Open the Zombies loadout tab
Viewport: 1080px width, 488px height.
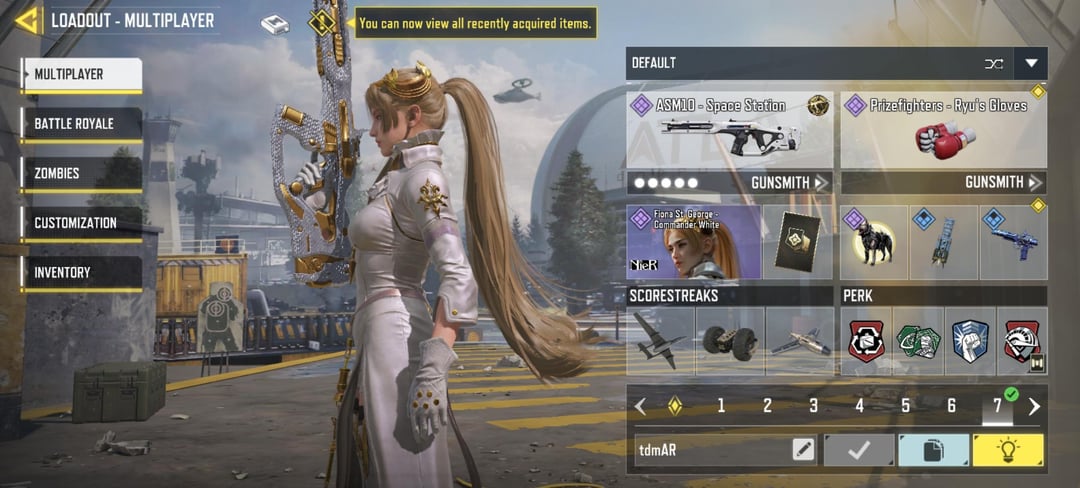pos(82,173)
